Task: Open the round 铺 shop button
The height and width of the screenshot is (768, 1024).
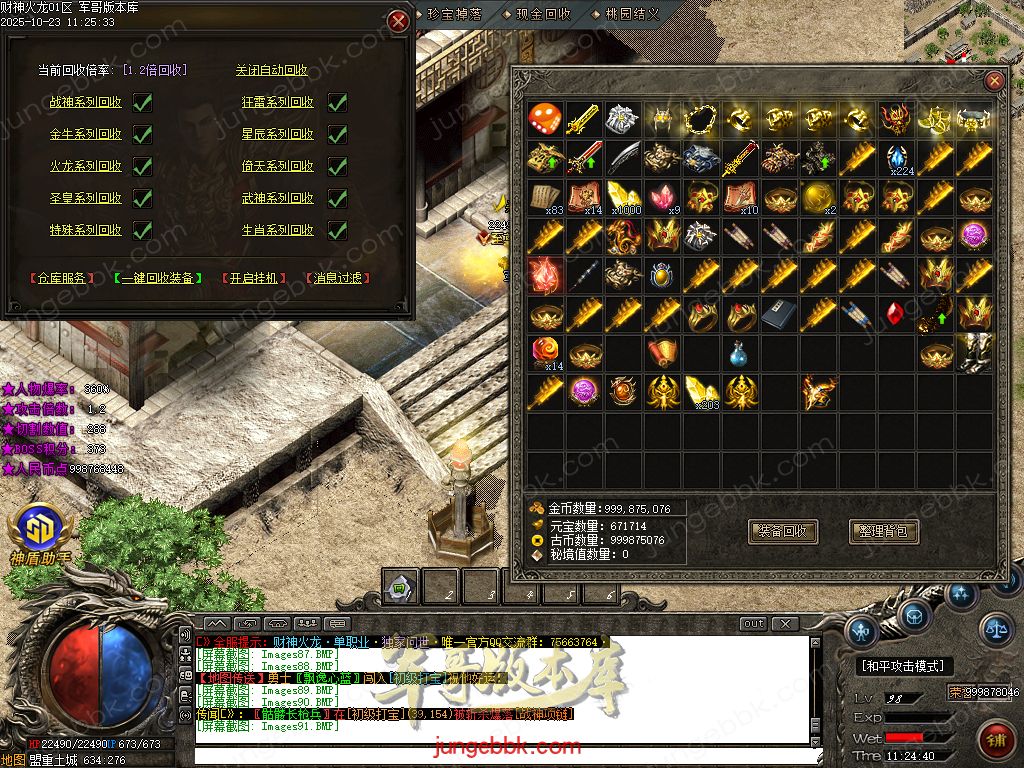Action: 995,739
